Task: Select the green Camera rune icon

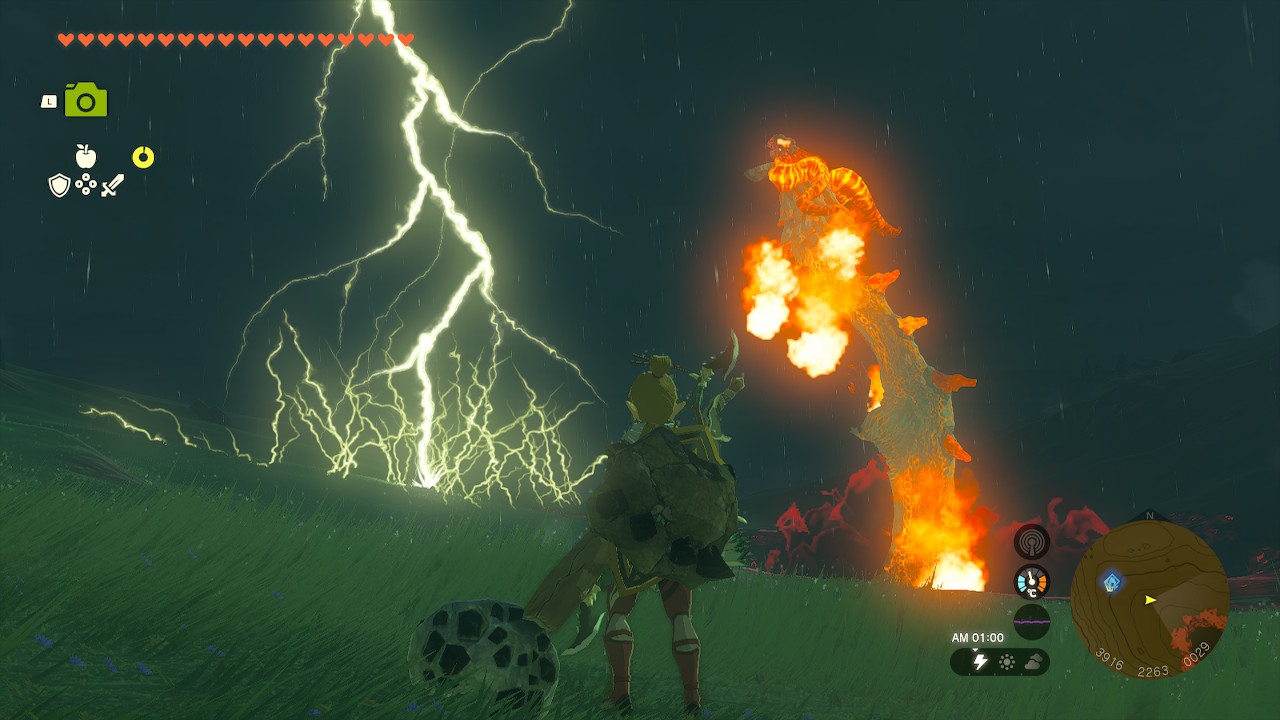Action: click(x=86, y=100)
